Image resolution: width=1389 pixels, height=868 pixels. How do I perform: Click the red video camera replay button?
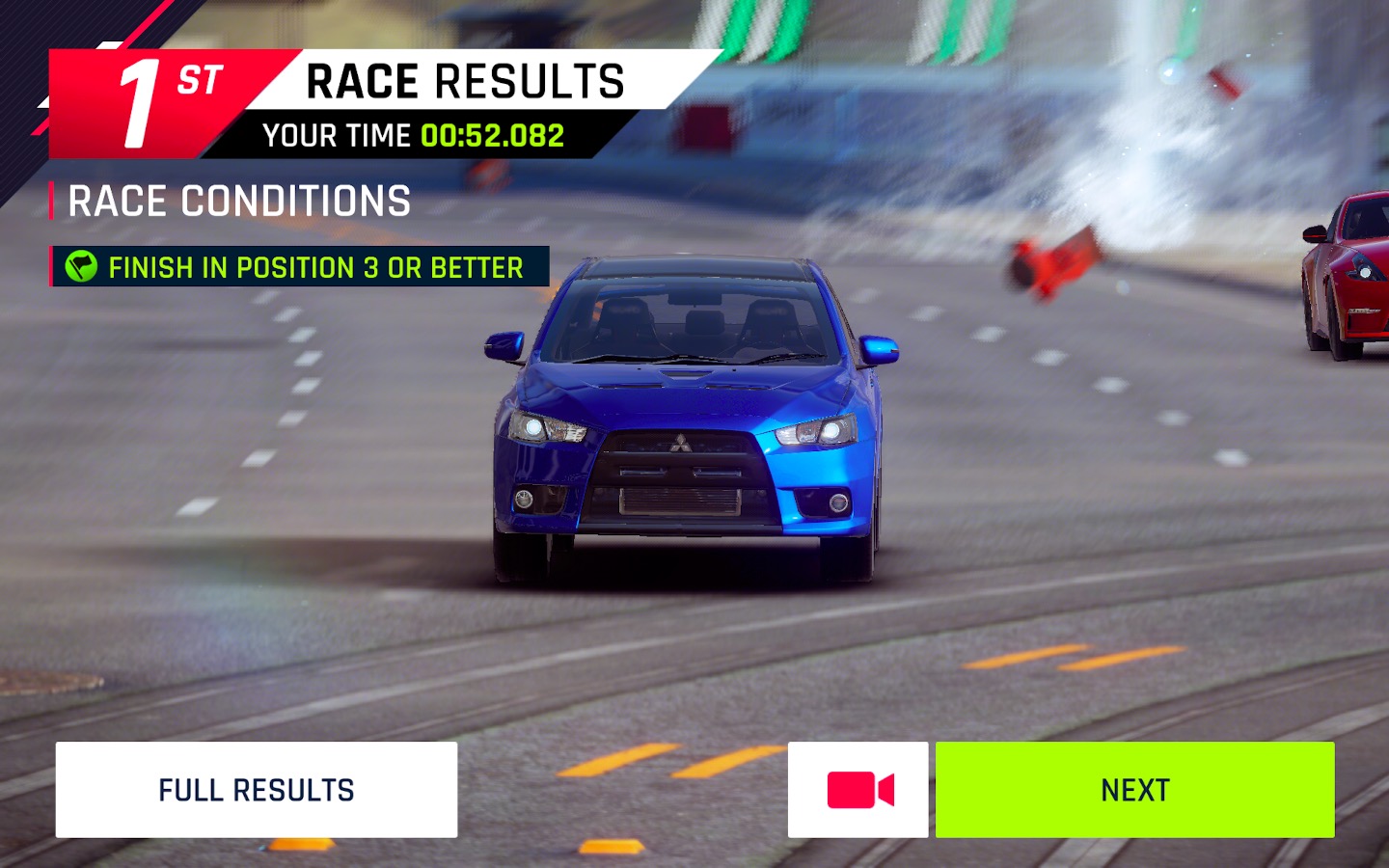pyautogui.click(x=858, y=790)
